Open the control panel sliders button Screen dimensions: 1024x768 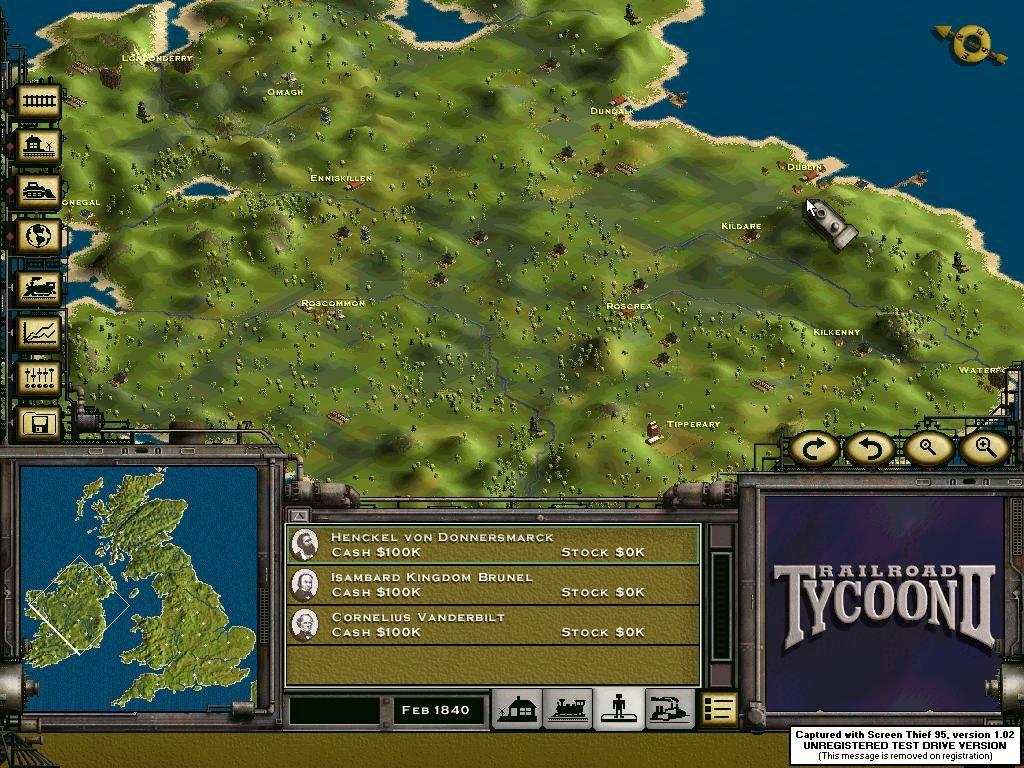pyautogui.click(x=40, y=378)
